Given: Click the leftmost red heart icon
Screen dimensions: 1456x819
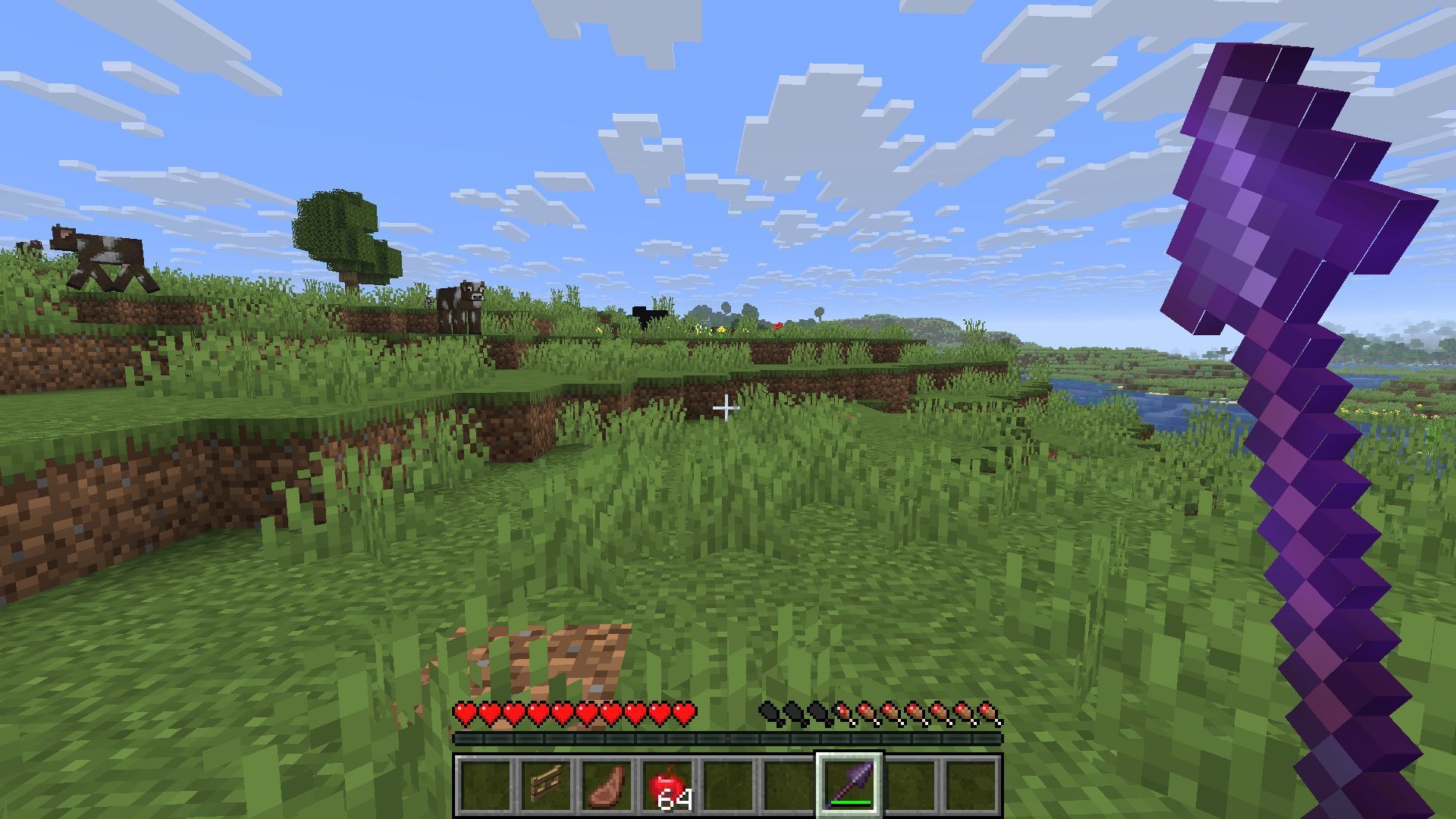Looking at the screenshot, I should click(463, 714).
